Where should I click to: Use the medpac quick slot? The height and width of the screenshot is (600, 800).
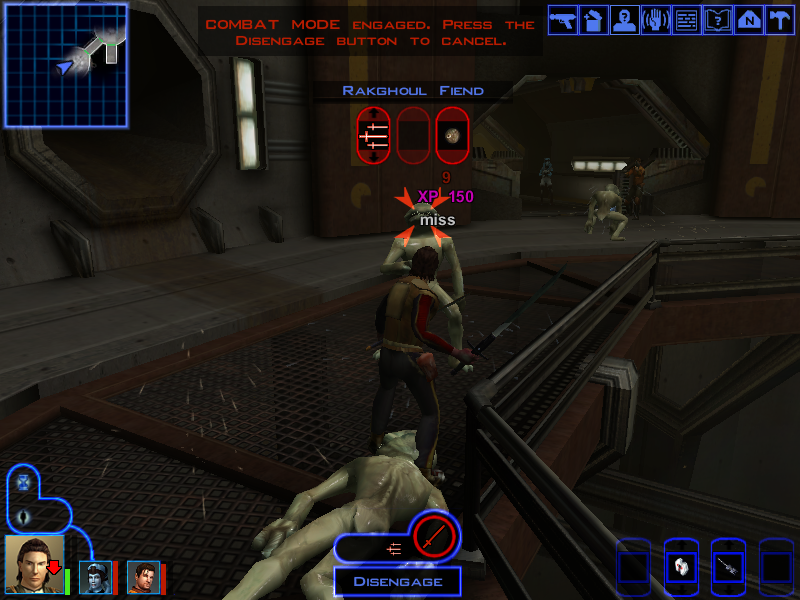(x=680, y=566)
